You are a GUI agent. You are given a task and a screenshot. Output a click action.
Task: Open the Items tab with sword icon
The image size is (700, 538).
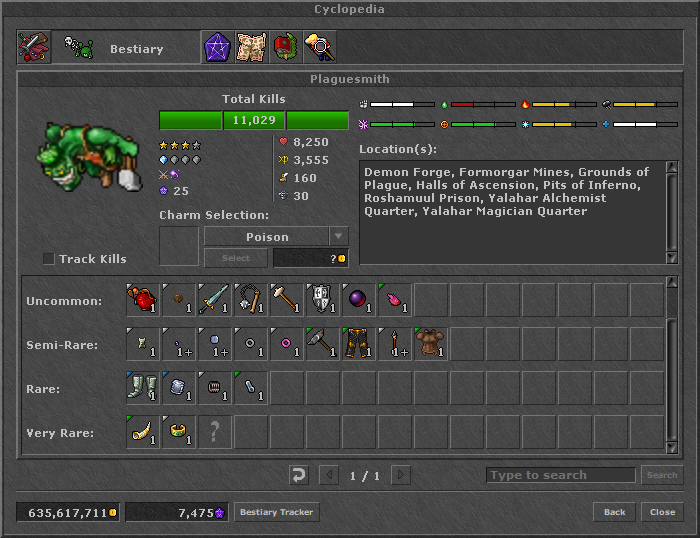pos(34,47)
